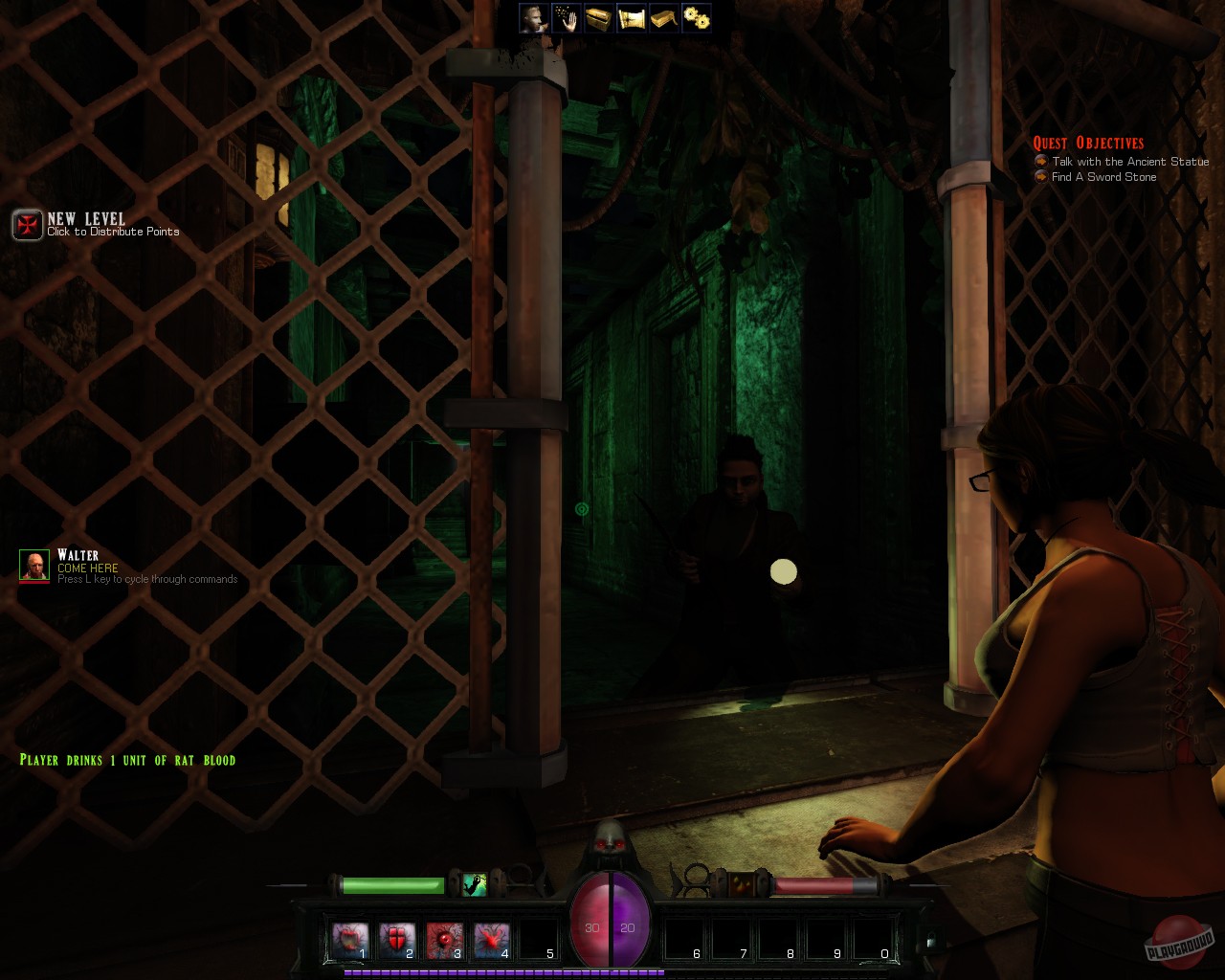
Task: Click Walter's portrait thumbnail
Action: 33,566
